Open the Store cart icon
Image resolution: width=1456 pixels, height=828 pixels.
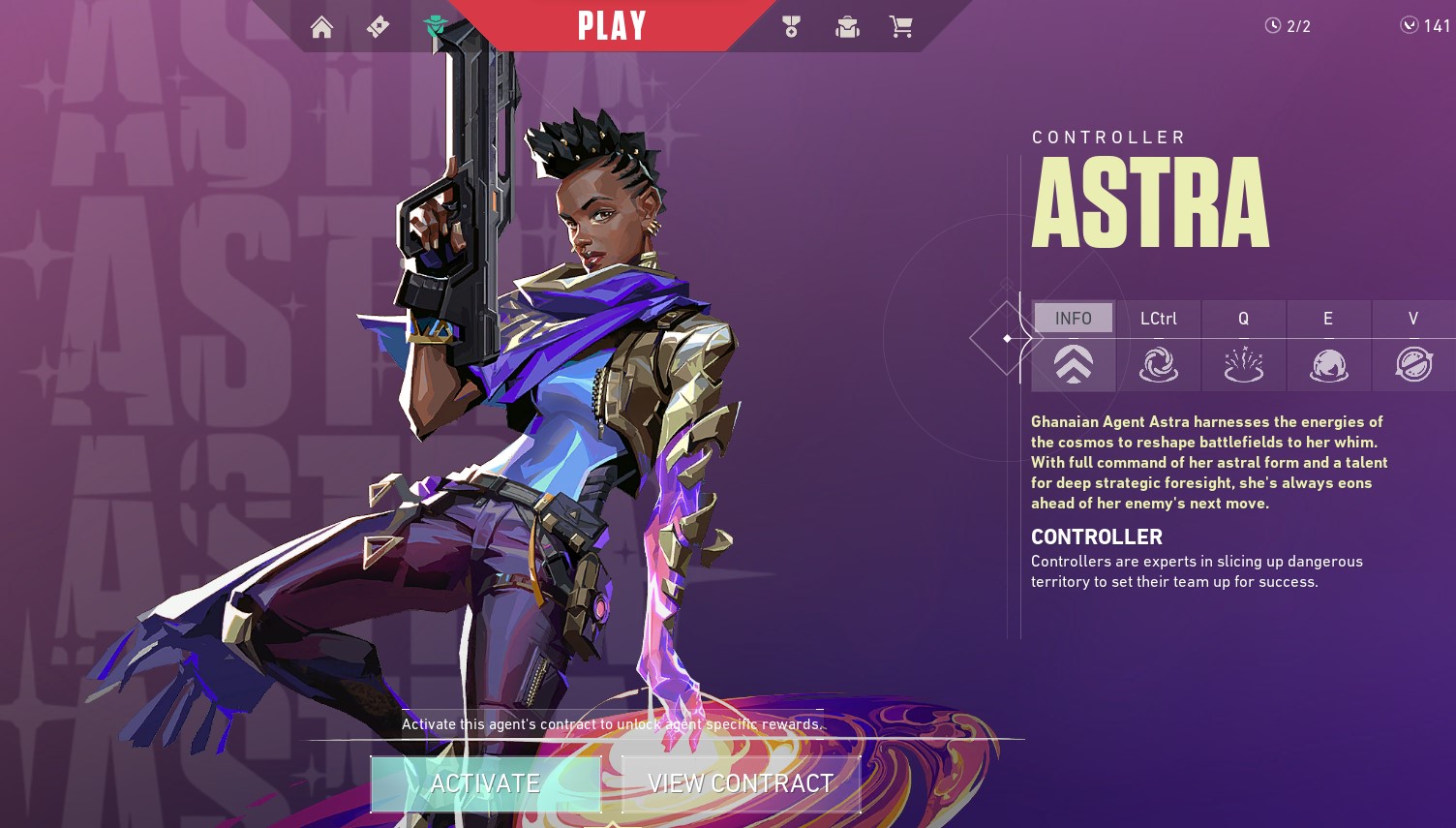(x=901, y=26)
